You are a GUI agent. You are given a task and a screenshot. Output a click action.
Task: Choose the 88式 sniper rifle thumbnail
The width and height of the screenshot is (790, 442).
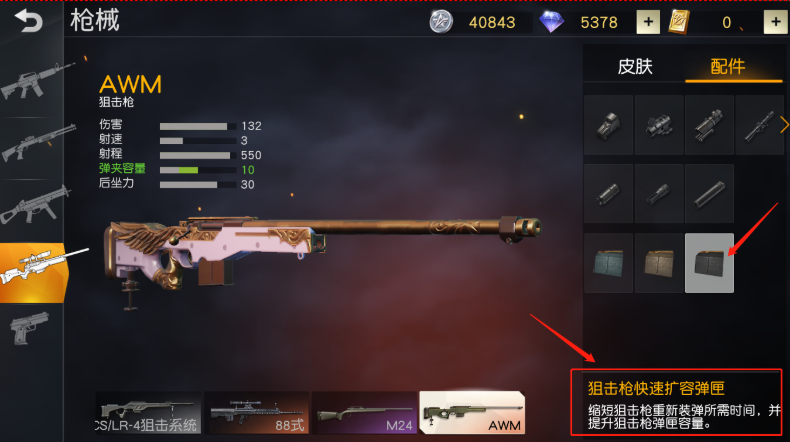258,412
